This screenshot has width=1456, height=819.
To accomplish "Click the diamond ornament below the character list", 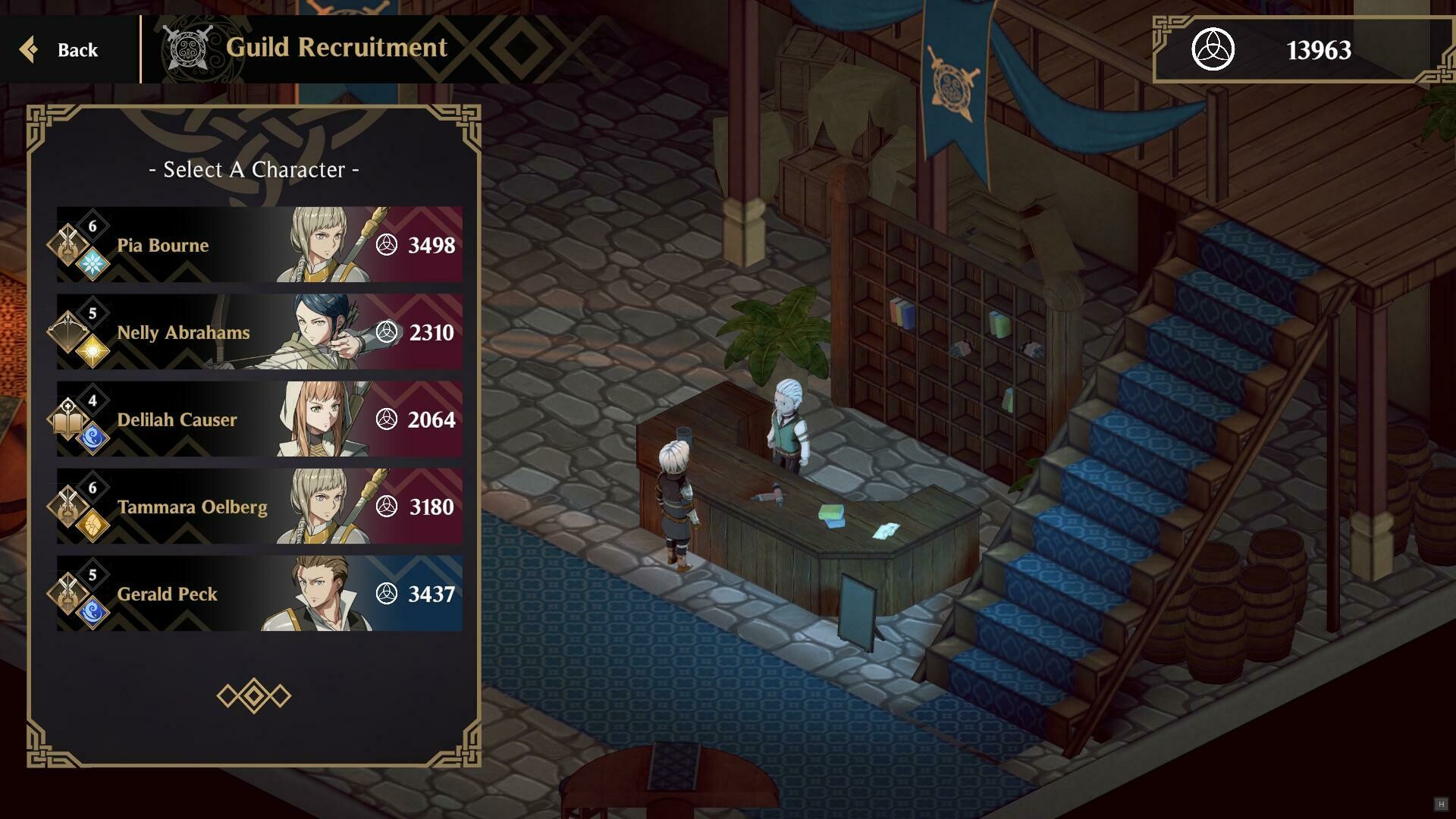I will coord(256,694).
